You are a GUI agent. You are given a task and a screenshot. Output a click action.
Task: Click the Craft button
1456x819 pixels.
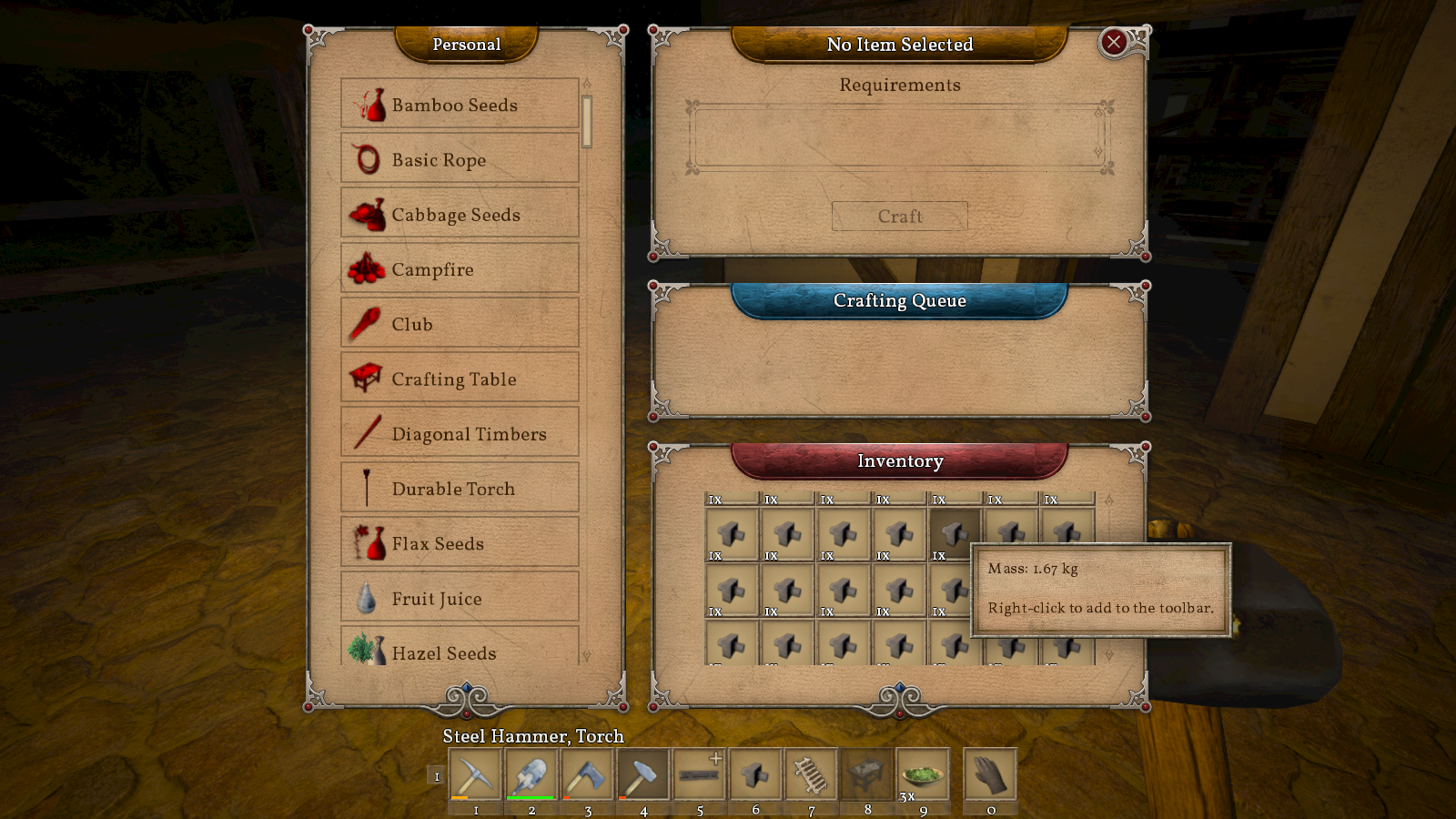899,217
